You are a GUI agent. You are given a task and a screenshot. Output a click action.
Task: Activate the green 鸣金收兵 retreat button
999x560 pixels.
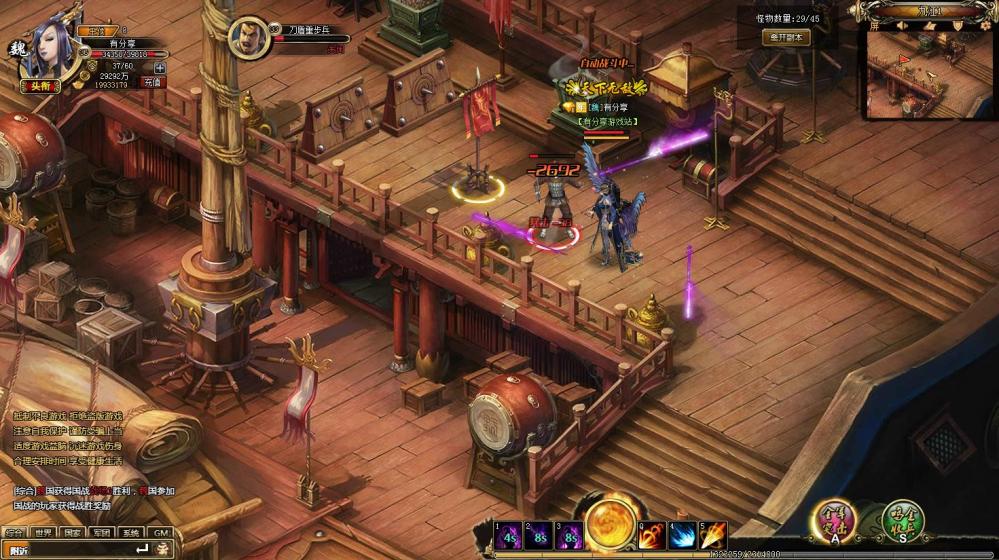point(903,522)
